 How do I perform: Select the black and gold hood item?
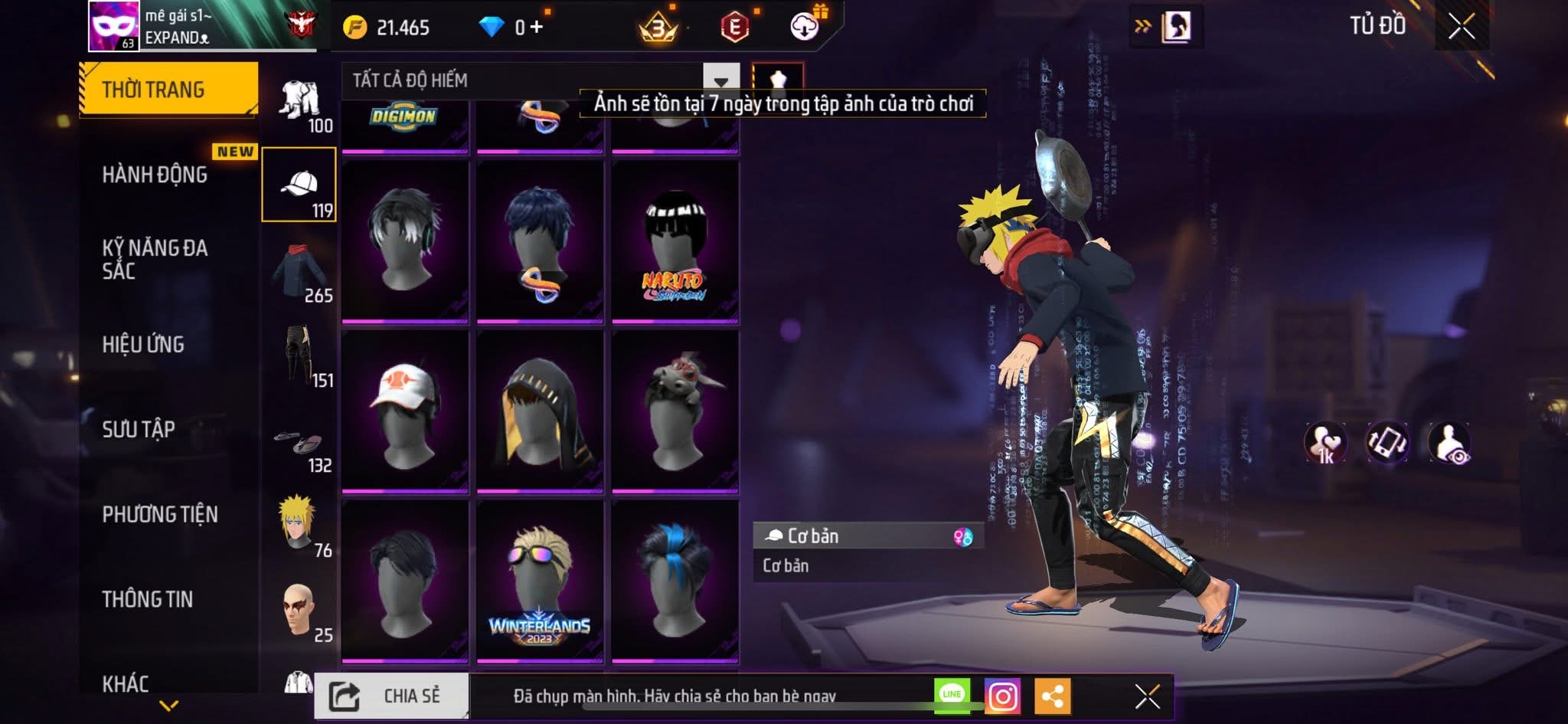click(540, 411)
